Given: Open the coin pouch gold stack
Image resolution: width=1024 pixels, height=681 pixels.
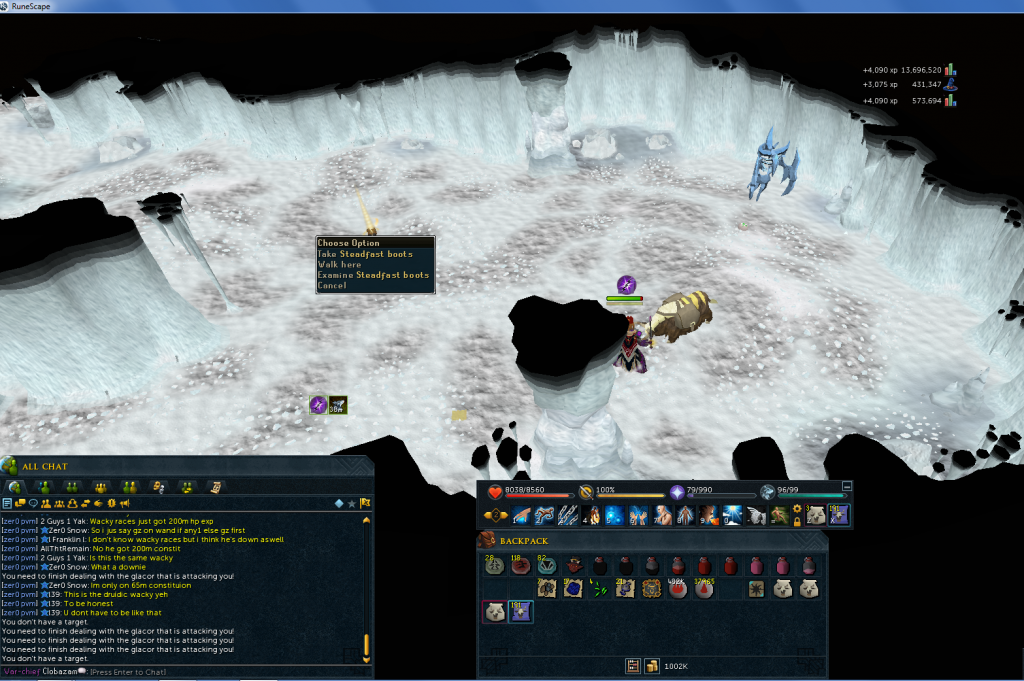Looking at the screenshot, I should [x=650, y=665].
